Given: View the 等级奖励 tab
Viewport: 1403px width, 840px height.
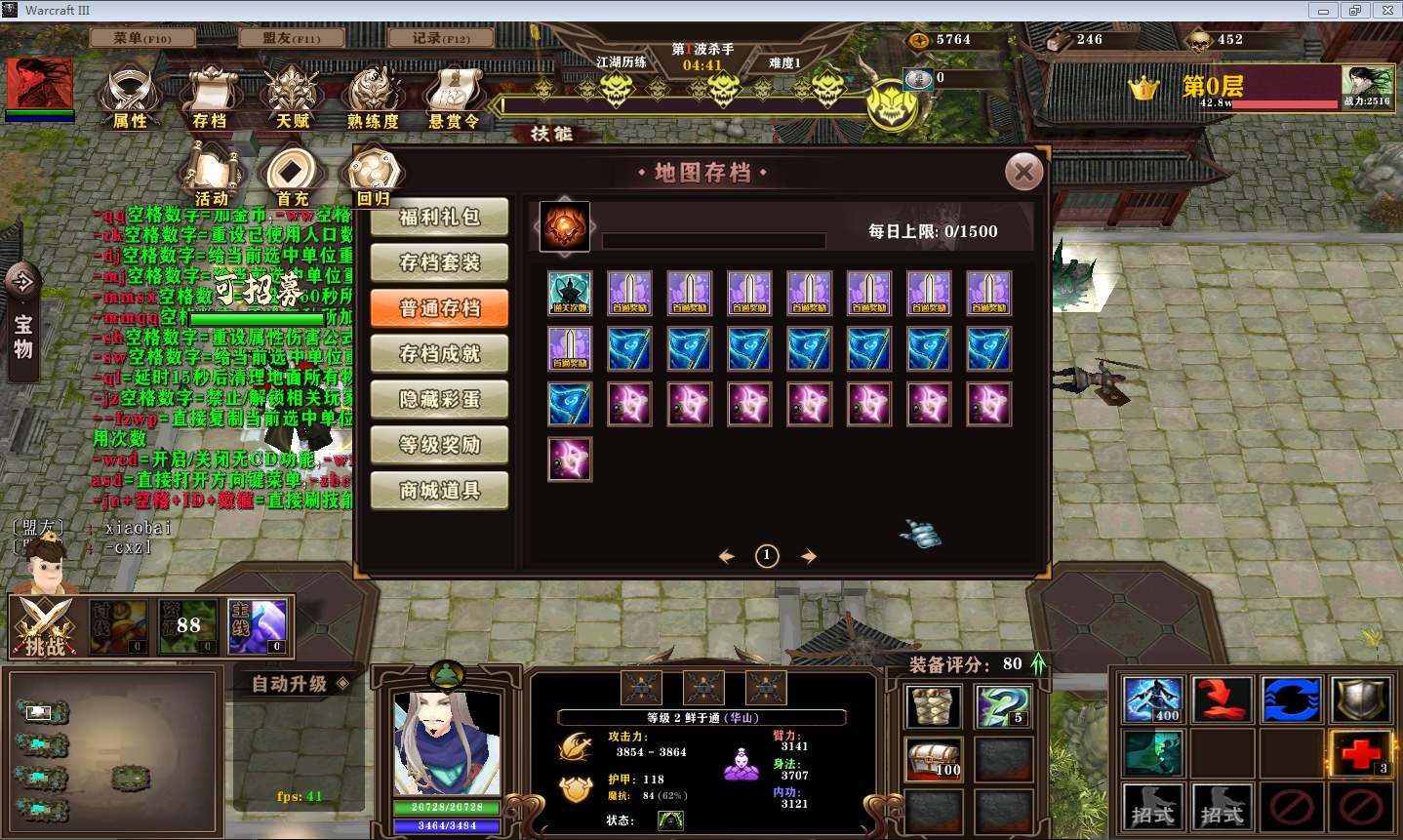Looking at the screenshot, I should [439, 445].
